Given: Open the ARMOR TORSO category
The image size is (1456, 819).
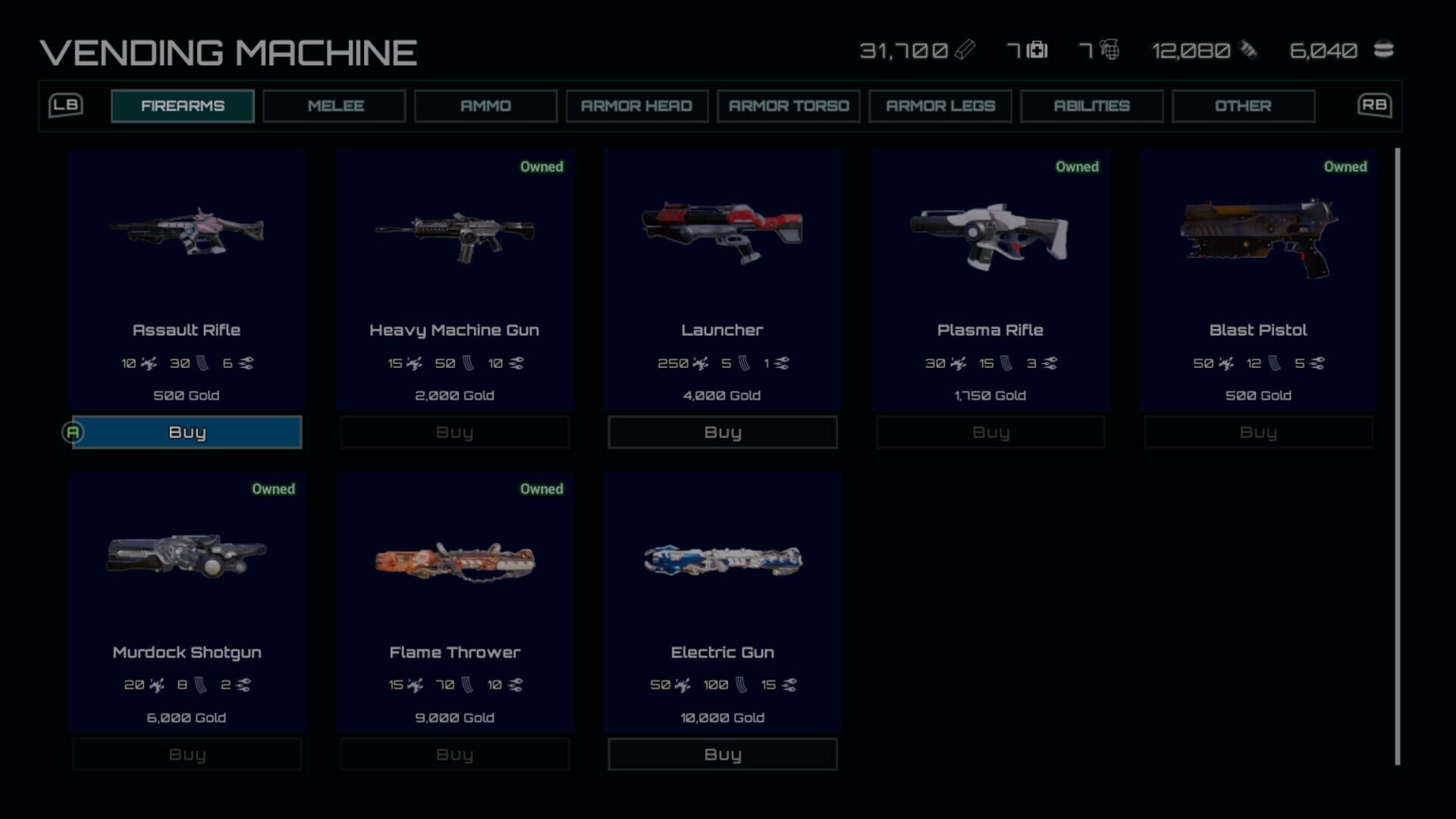Looking at the screenshot, I should [789, 105].
